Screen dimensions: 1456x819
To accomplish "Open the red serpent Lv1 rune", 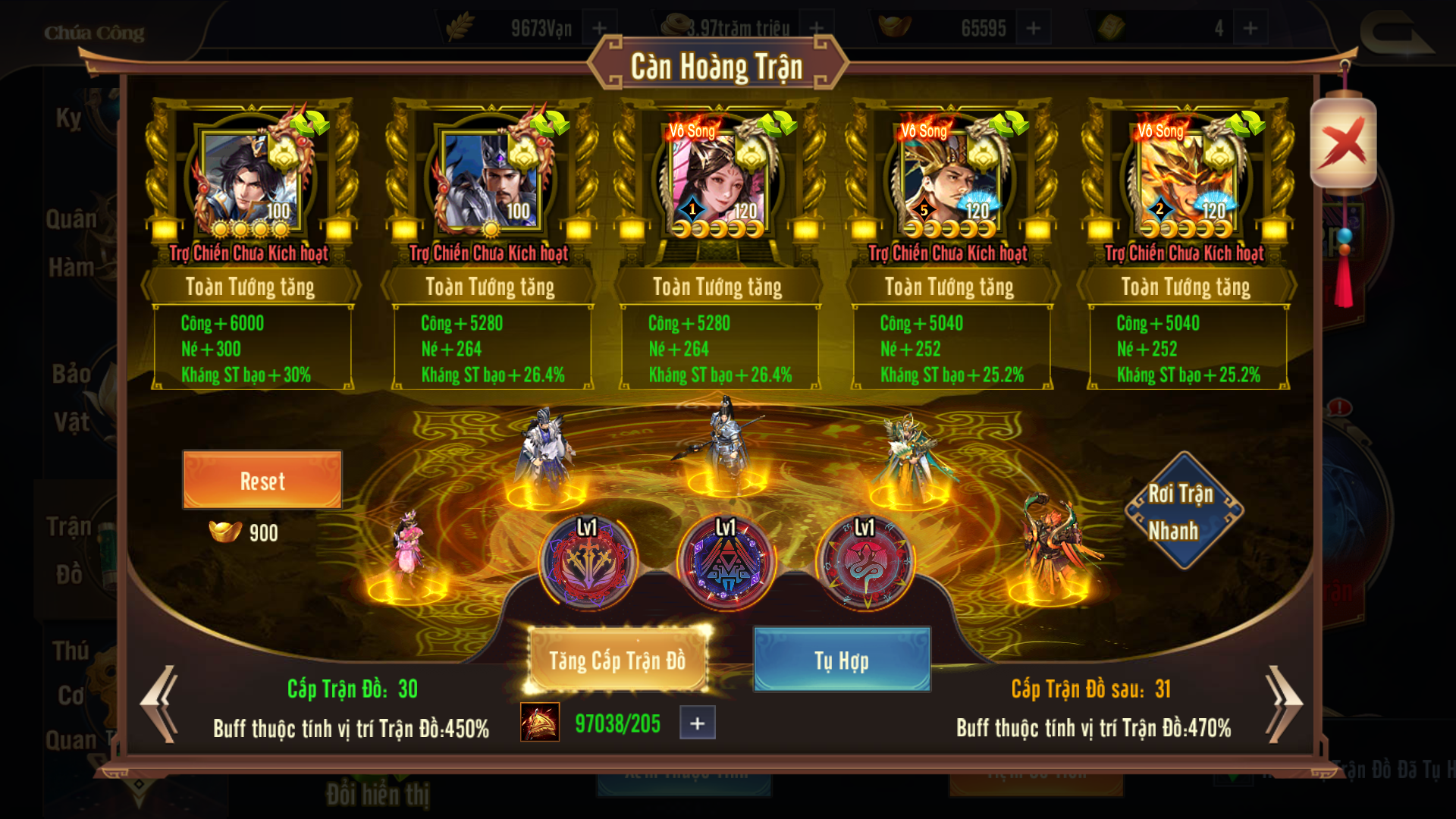I will coord(865,563).
